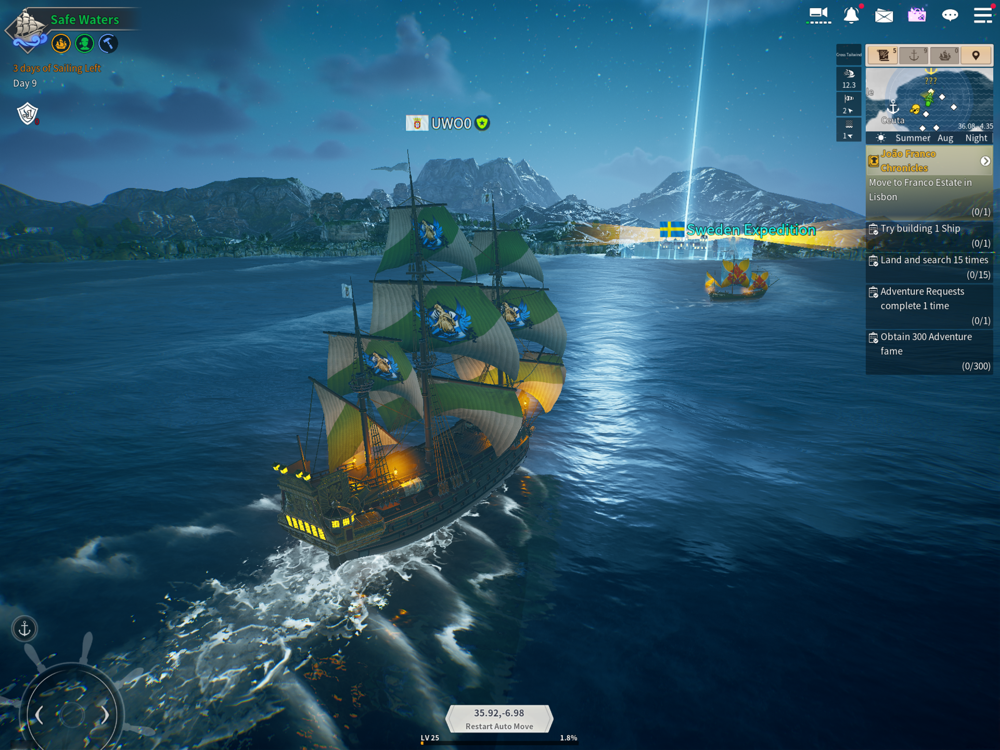Open the chat speech bubble
This screenshot has width=1000, height=750.
(x=950, y=15)
